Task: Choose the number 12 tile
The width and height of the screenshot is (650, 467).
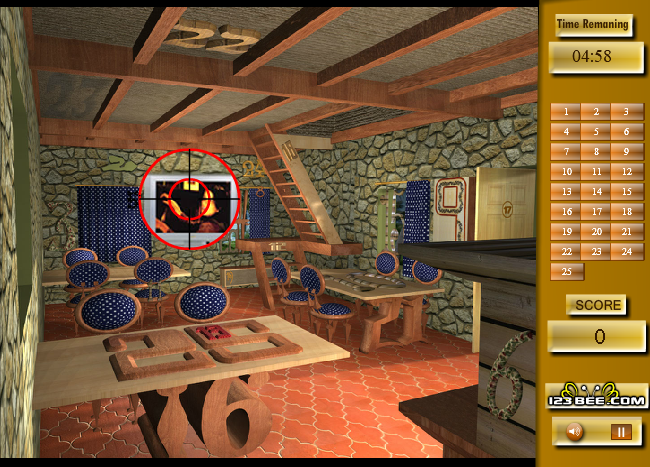Action: click(x=627, y=172)
